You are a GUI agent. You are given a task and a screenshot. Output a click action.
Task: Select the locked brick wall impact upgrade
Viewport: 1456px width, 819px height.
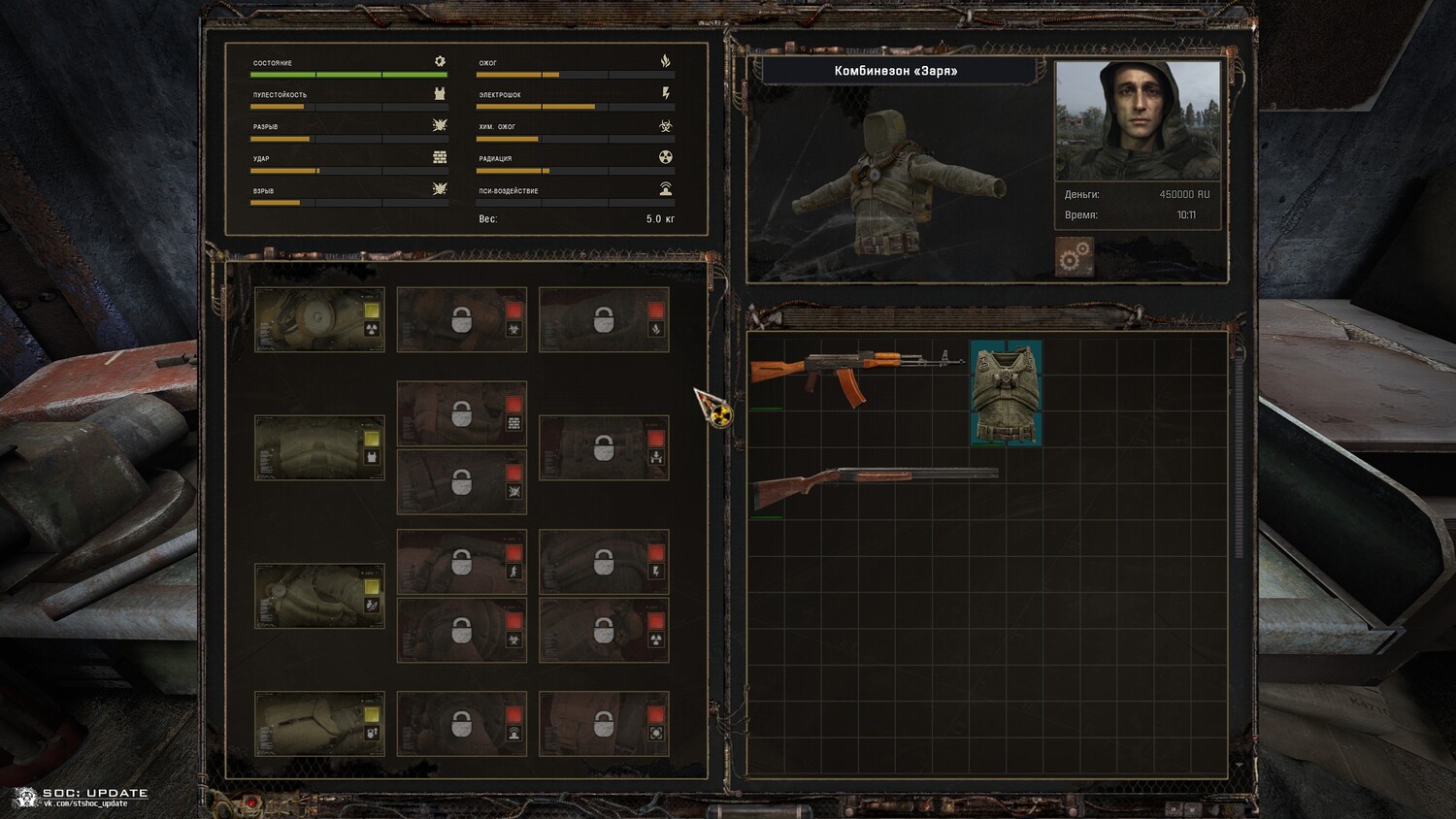coord(462,413)
